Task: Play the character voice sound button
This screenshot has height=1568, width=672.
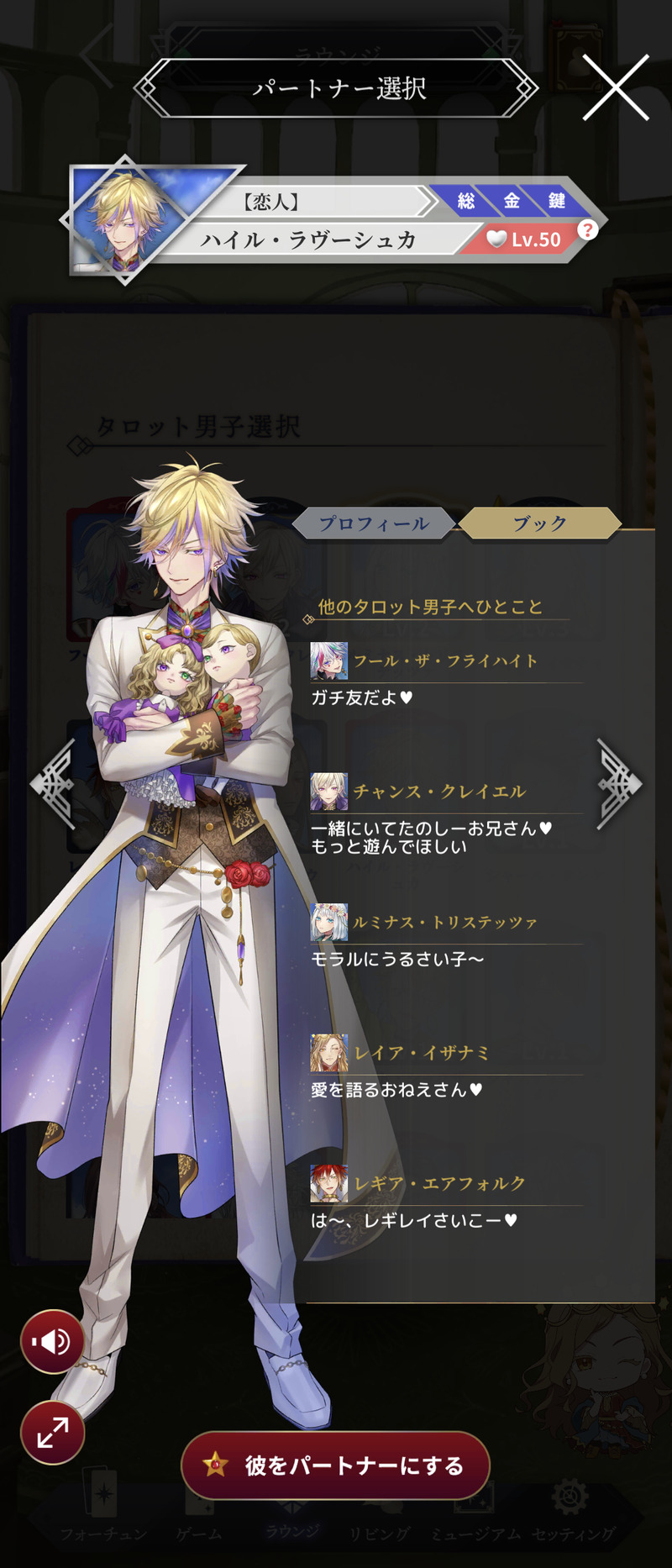Action: pos(52,1342)
